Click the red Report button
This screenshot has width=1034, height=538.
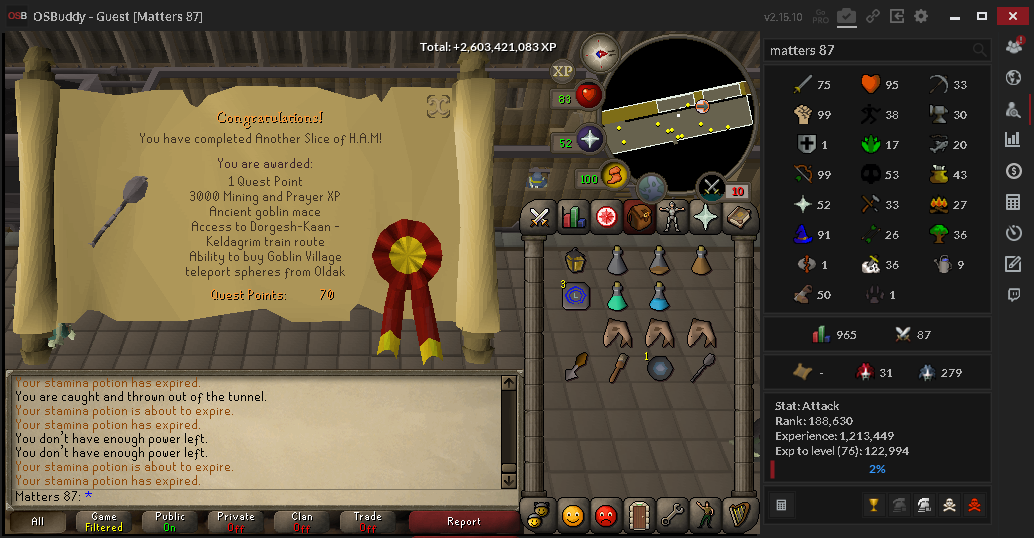click(463, 521)
